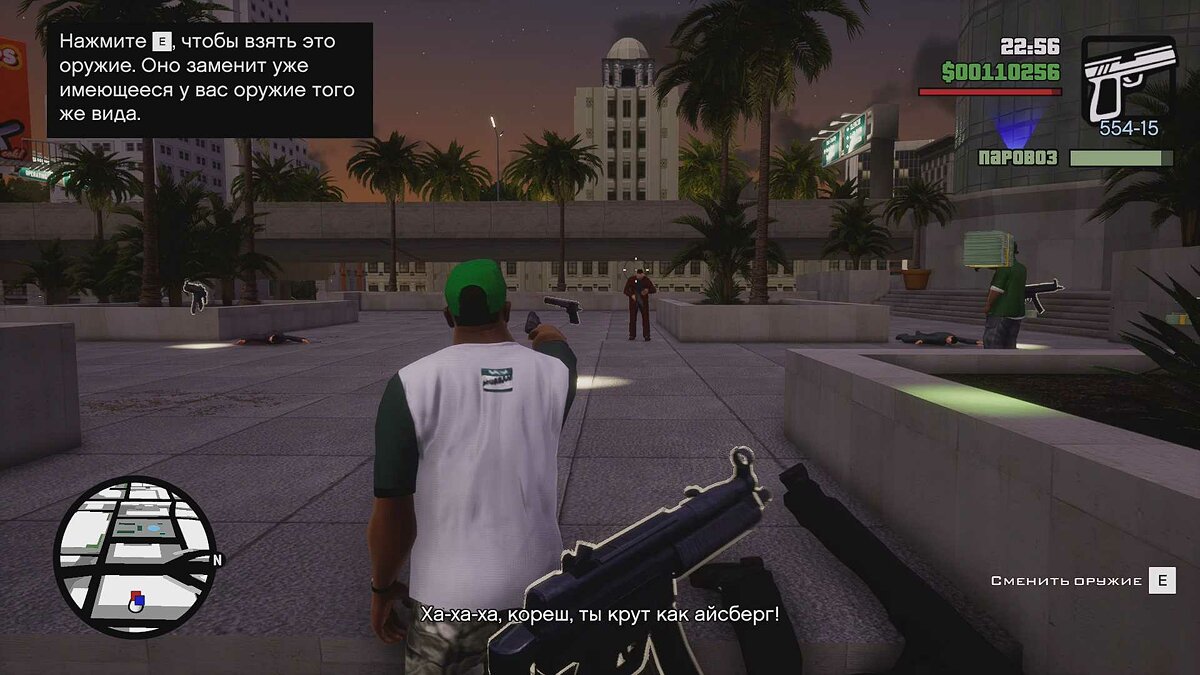Click the weapon pickup tutorial hint box
Image resolution: width=1200 pixels, height=675 pixels.
[210, 80]
